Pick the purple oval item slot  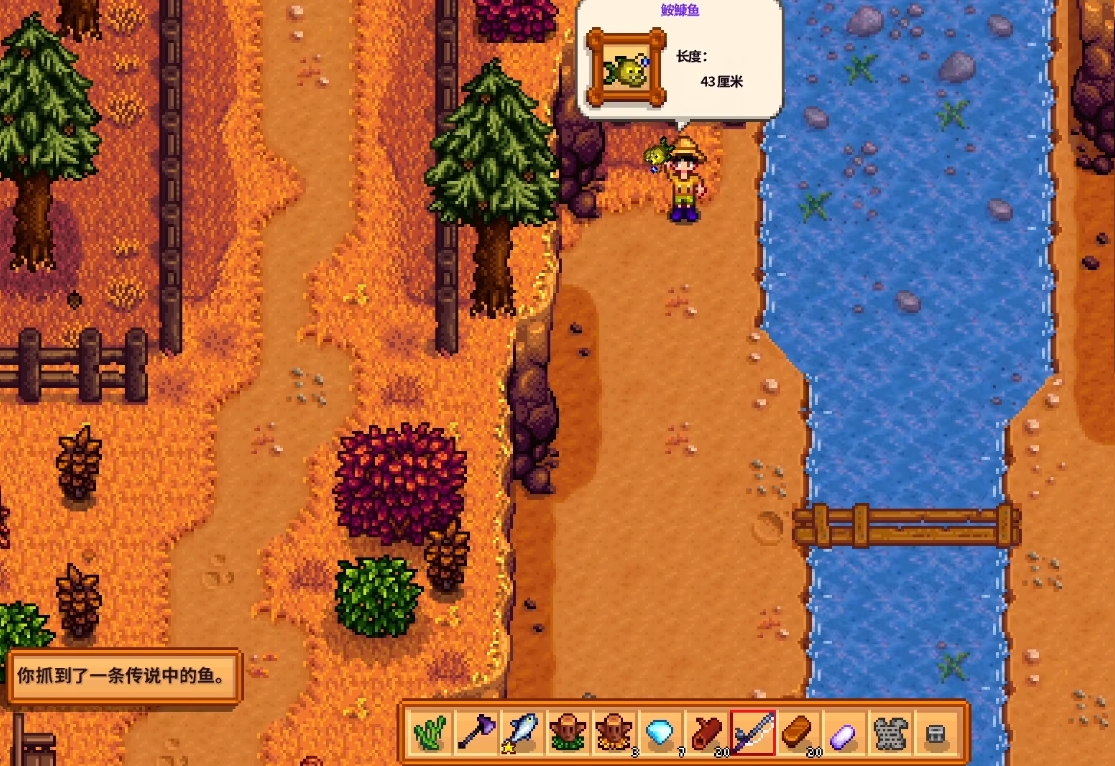(844, 733)
